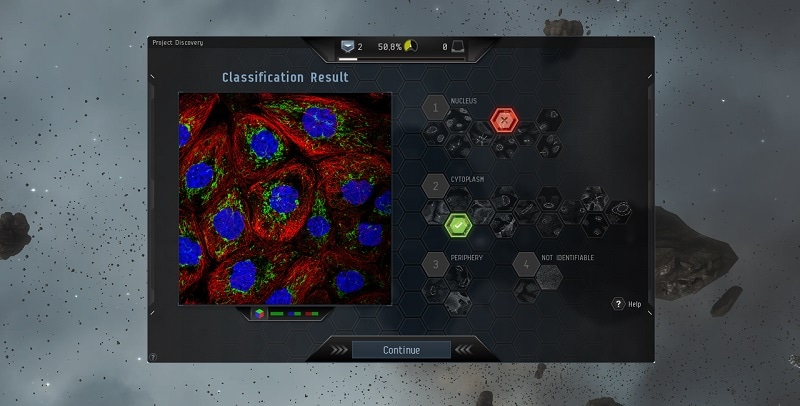Viewport: 800px width, 406px height.
Task: Toggle the multicolor cube channel button
Action: tap(259, 314)
